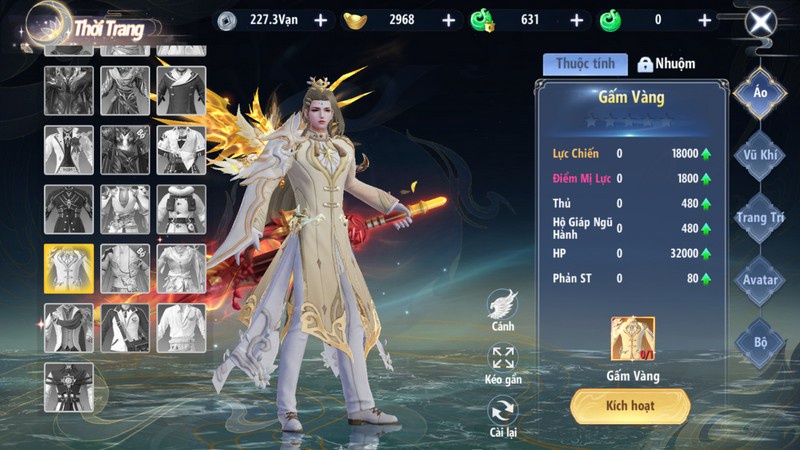Click the Gấm Vàng material item icon

[x=633, y=339]
